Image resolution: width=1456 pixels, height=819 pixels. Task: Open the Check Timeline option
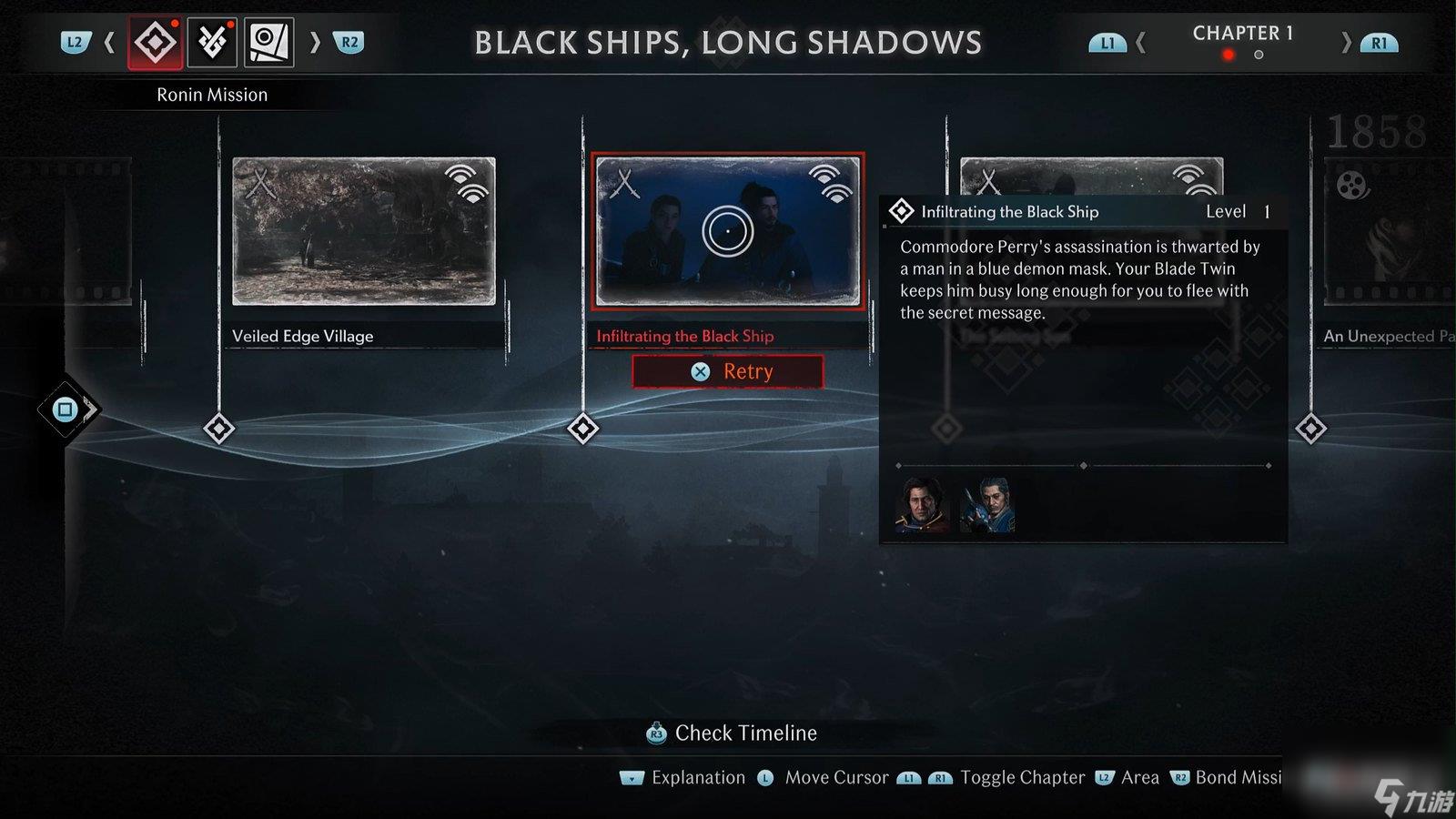click(733, 733)
